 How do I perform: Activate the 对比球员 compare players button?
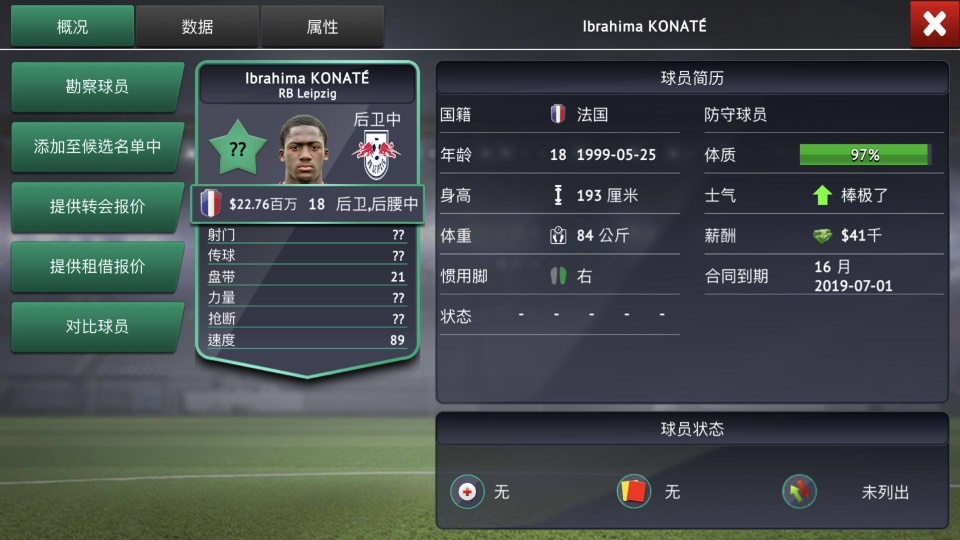(97, 327)
